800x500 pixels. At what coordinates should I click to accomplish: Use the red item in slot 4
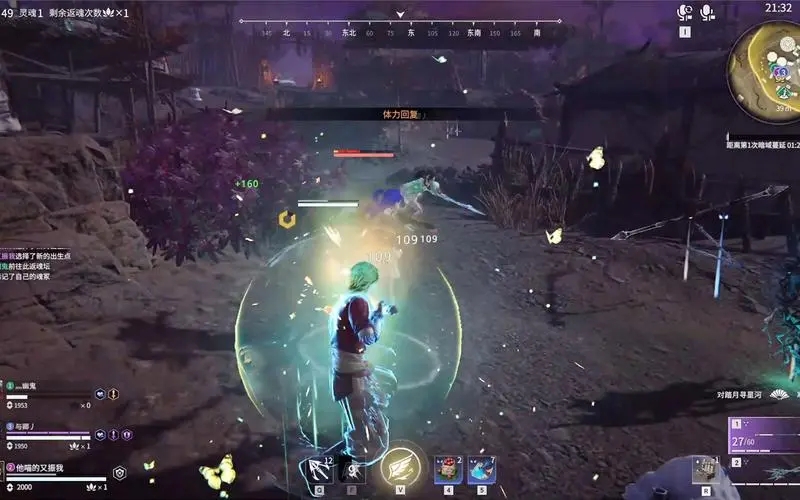pyautogui.click(x=448, y=469)
